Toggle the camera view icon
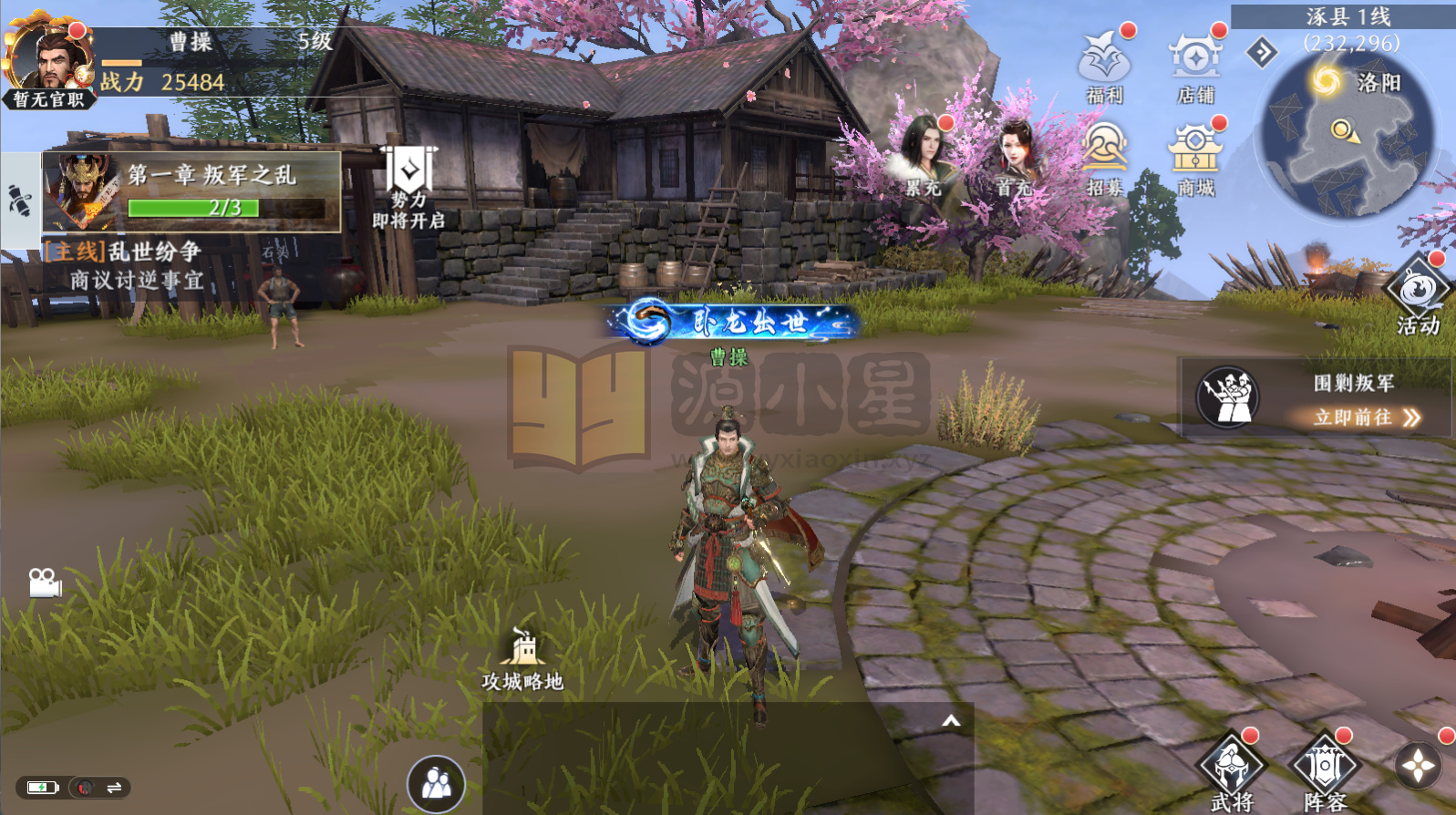1456x815 pixels. pyautogui.click(x=44, y=583)
